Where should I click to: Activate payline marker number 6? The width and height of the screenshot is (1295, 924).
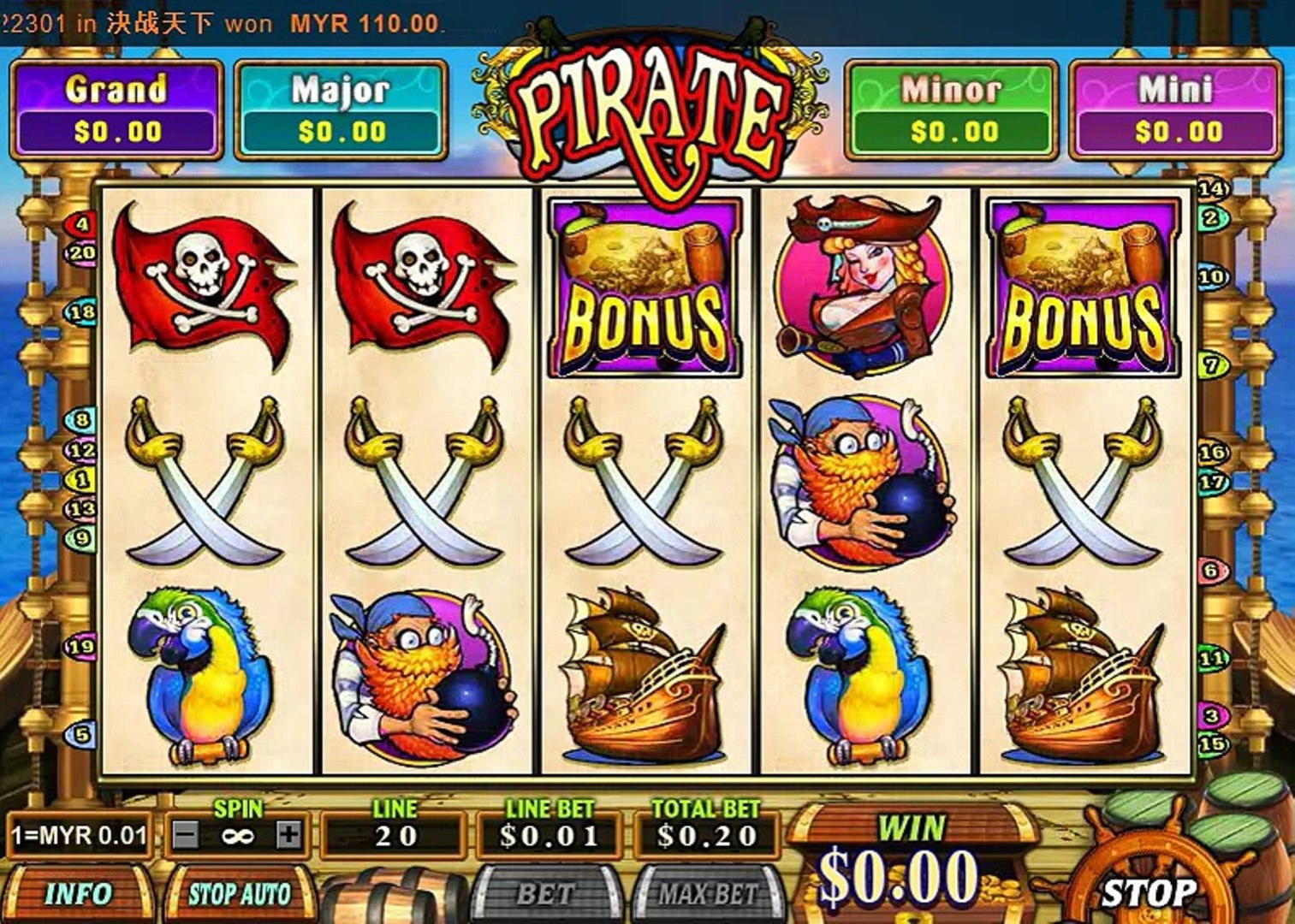pyautogui.click(x=1211, y=571)
